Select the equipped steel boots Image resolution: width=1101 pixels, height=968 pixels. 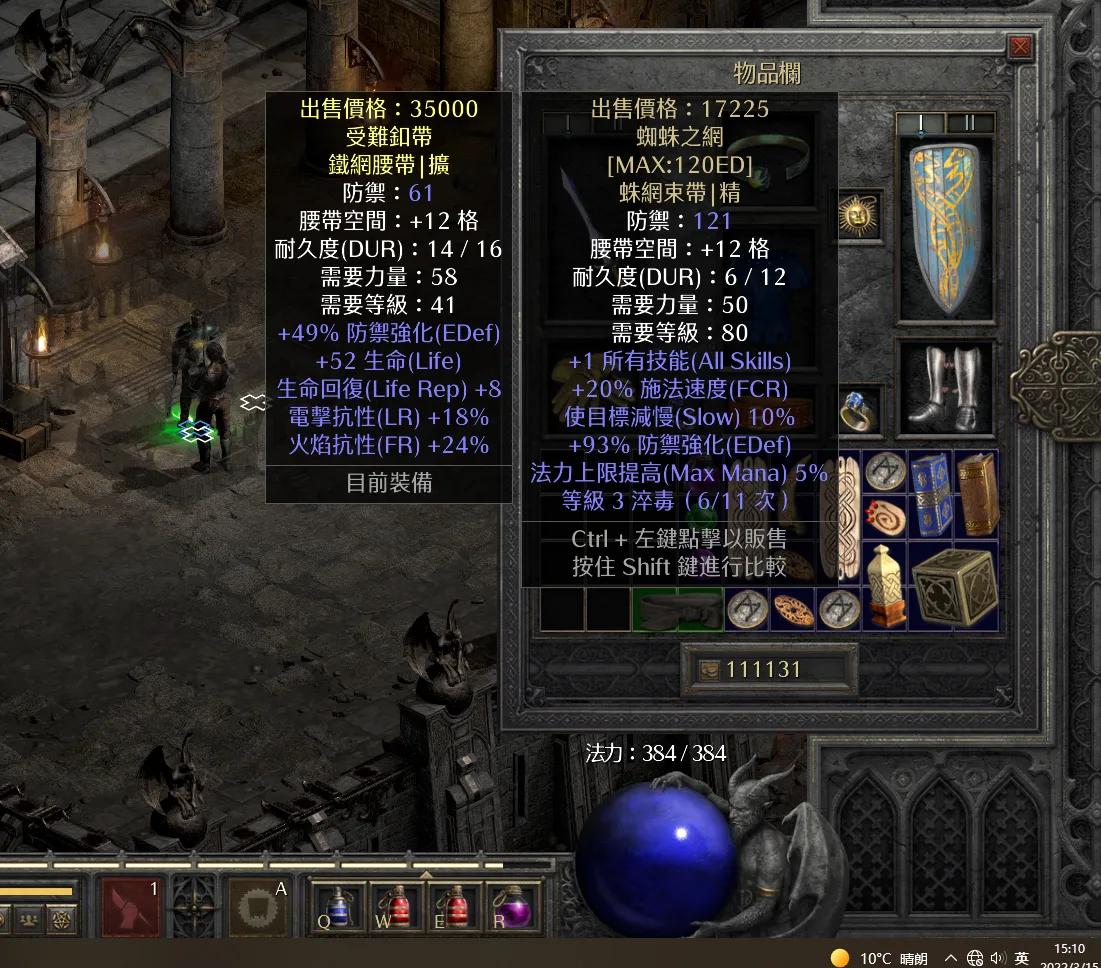[945, 388]
